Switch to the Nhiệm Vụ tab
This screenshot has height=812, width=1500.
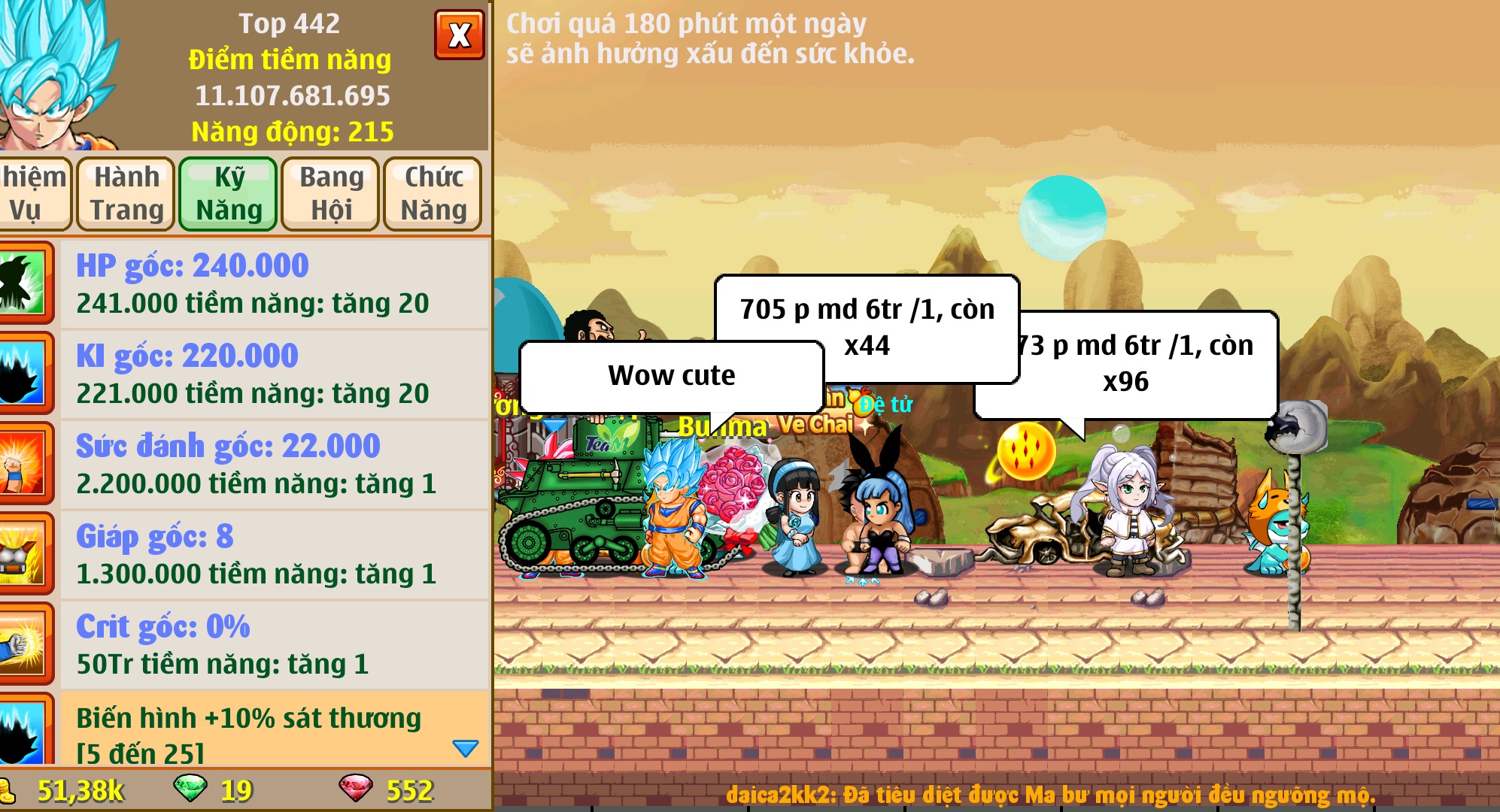[34, 193]
